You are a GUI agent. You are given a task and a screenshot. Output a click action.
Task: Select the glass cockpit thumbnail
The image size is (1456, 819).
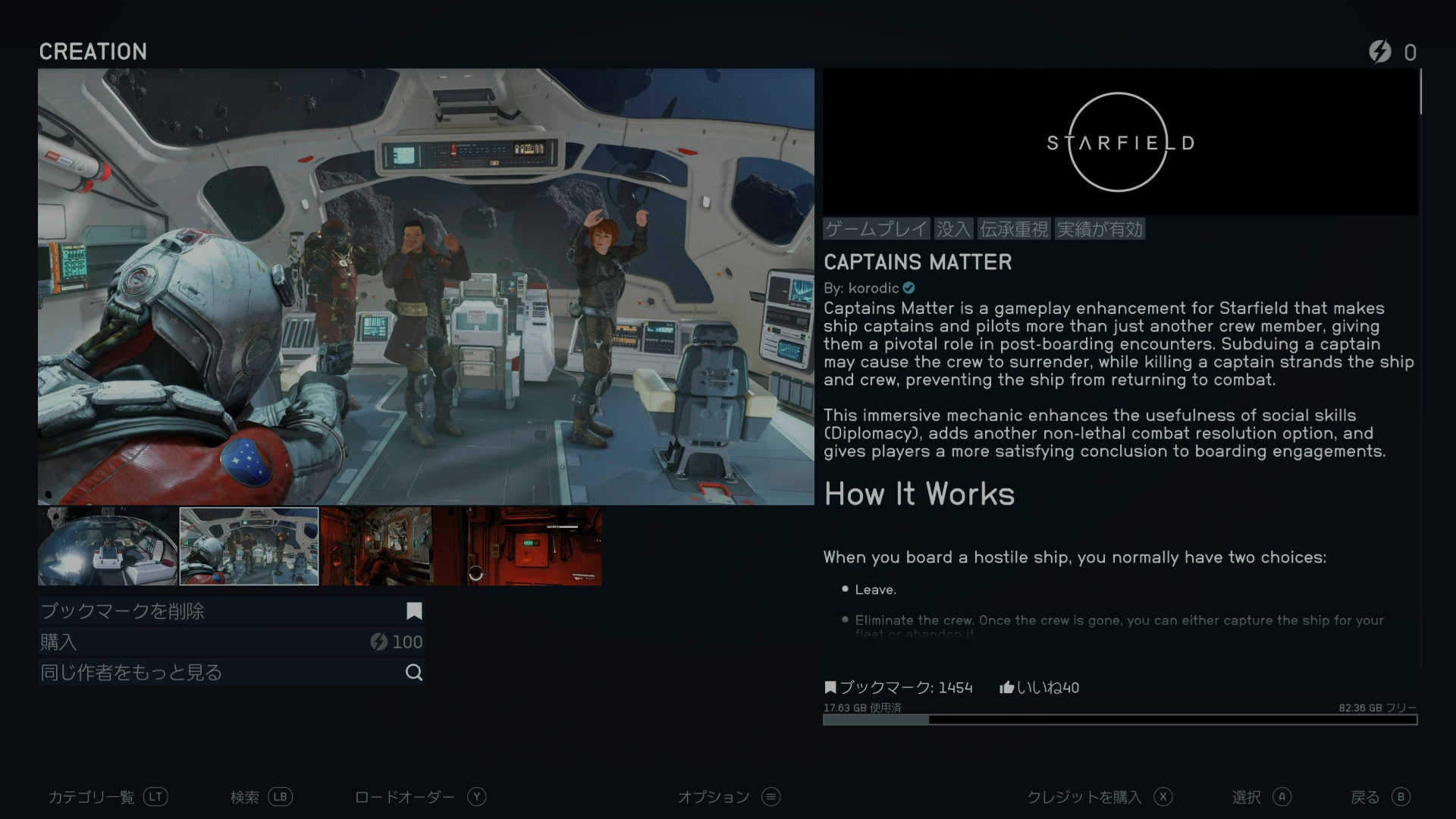tap(108, 546)
